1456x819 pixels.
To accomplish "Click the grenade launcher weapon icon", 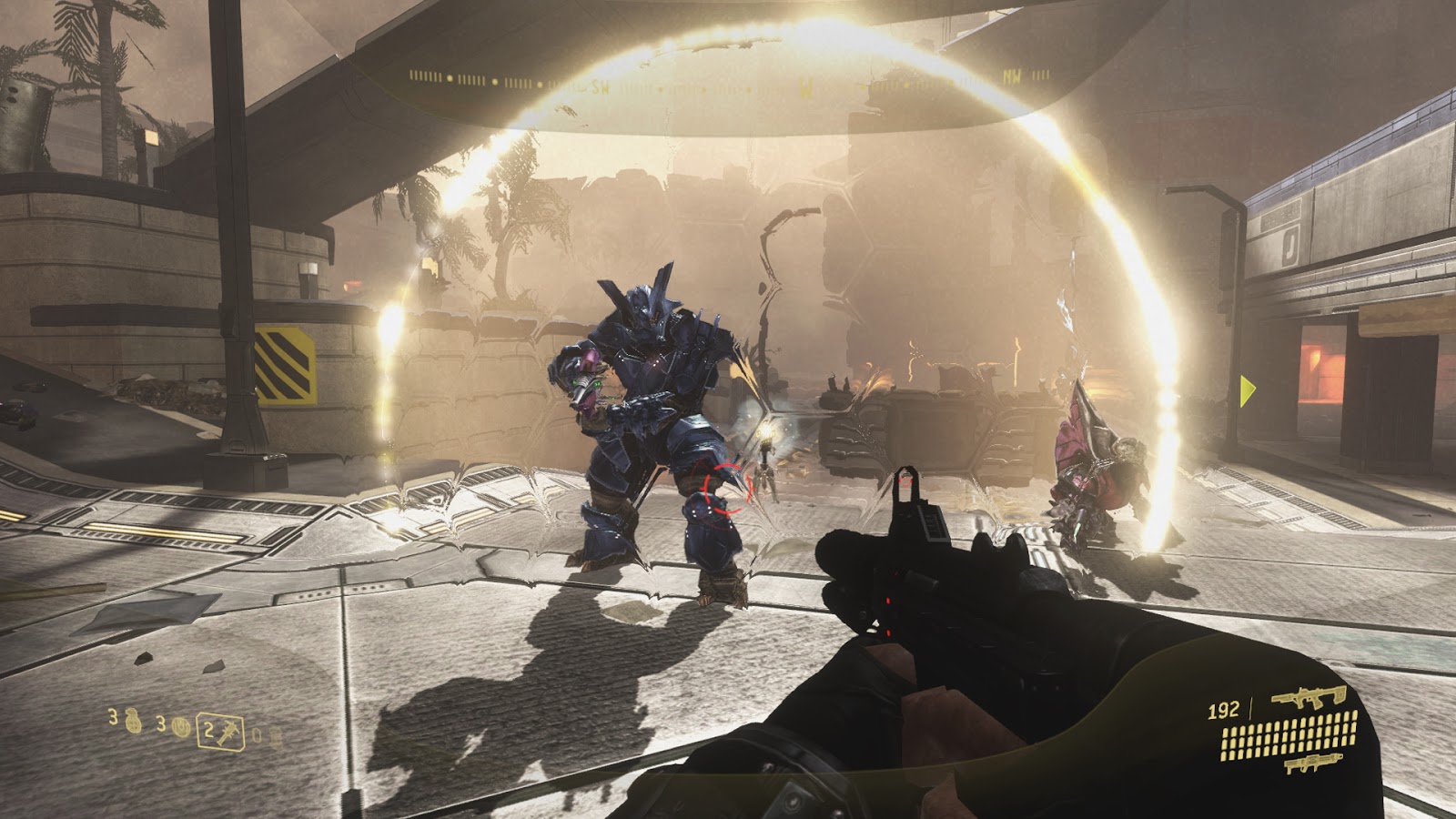I will [x=1315, y=763].
